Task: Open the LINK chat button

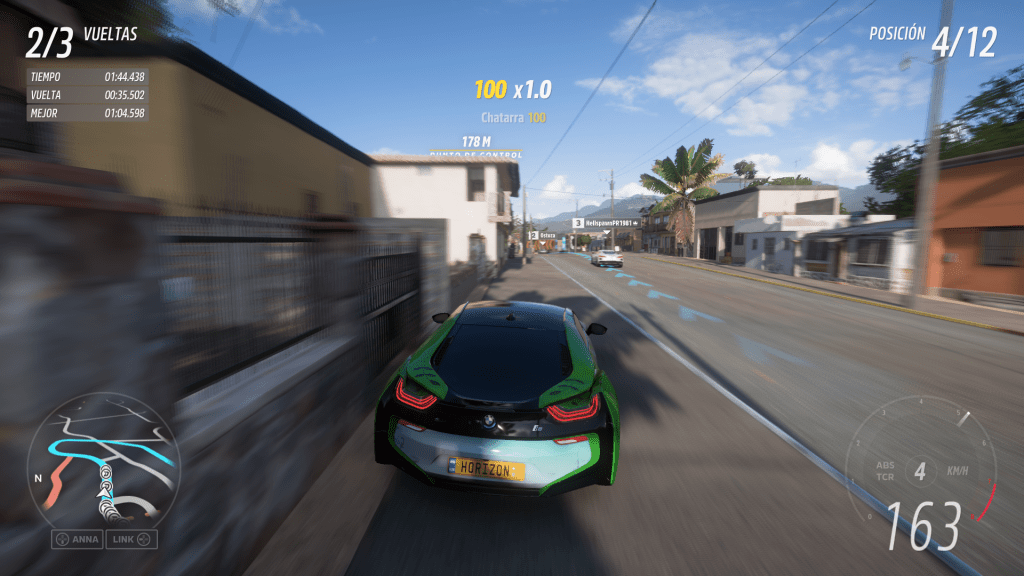Action: pyautogui.click(x=133, y=539)
